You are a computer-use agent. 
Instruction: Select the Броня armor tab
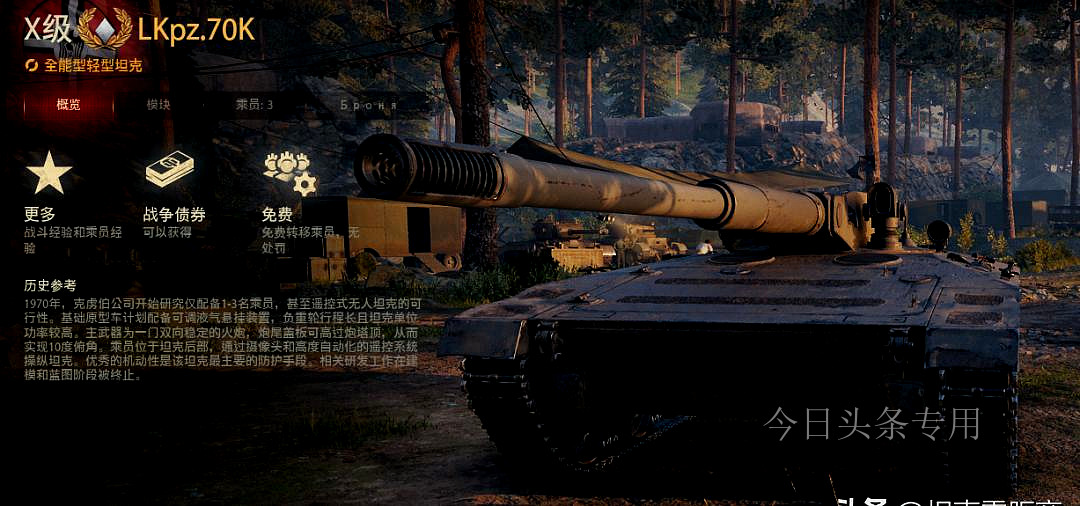click(368, 104)
